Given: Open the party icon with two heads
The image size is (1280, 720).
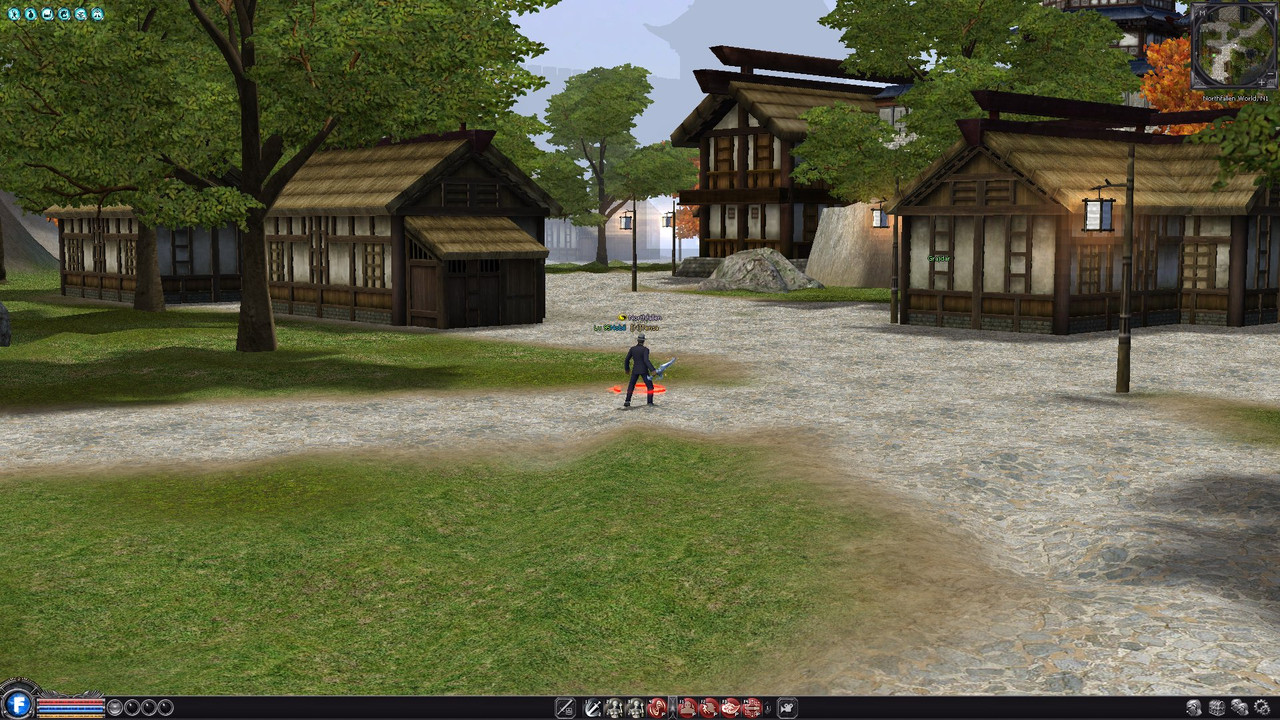Looking at the screenshot, I should point(1240,709).
